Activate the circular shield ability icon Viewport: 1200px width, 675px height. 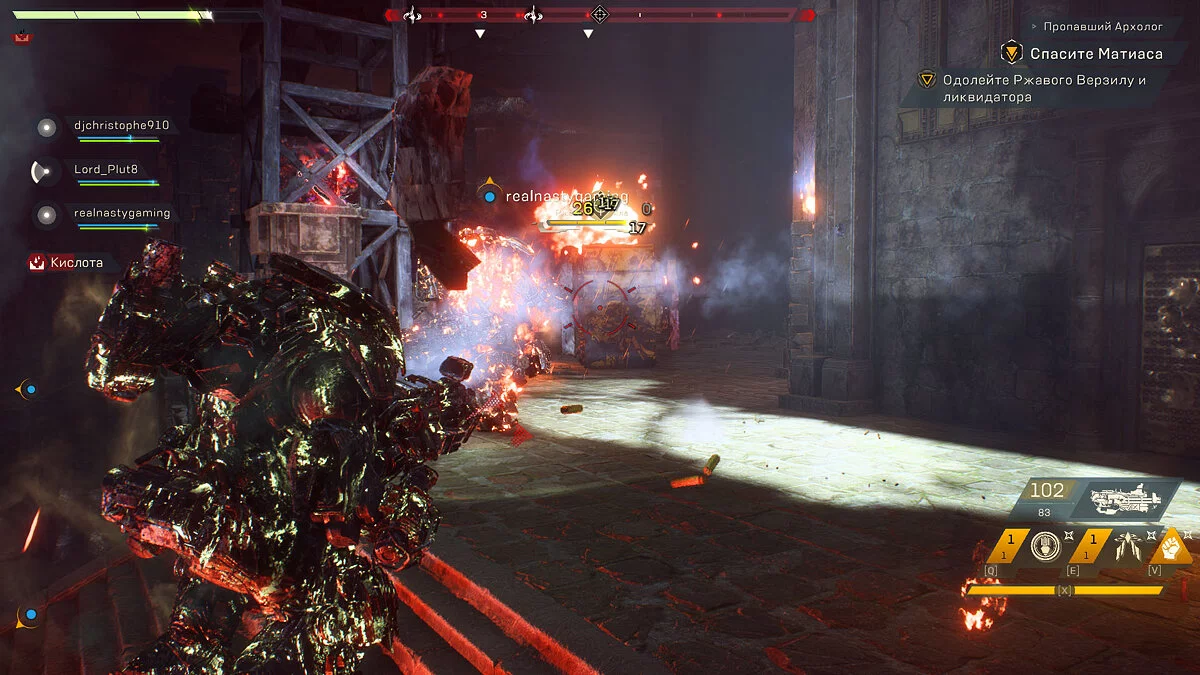[x=1045, y=546]
